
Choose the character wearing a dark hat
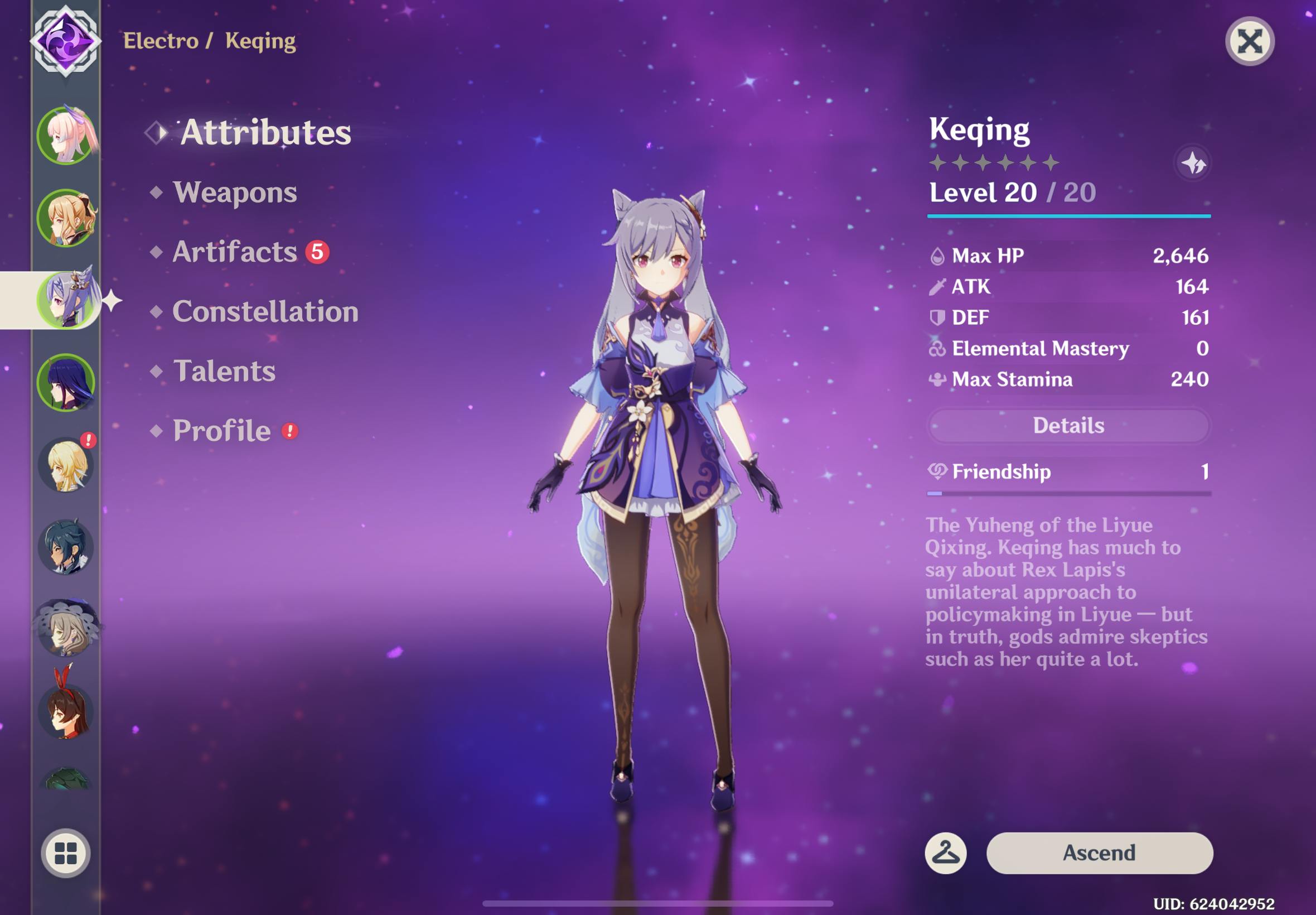(65, 629)
